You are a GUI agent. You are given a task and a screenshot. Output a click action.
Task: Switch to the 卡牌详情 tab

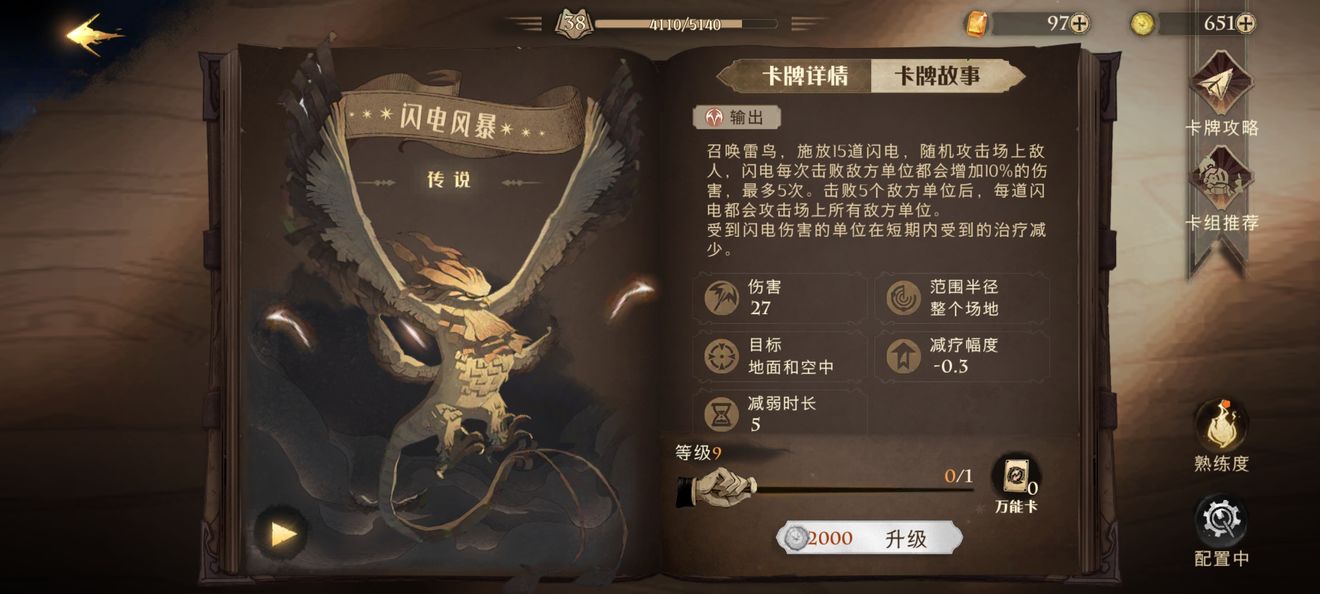(x=805, y=76)
